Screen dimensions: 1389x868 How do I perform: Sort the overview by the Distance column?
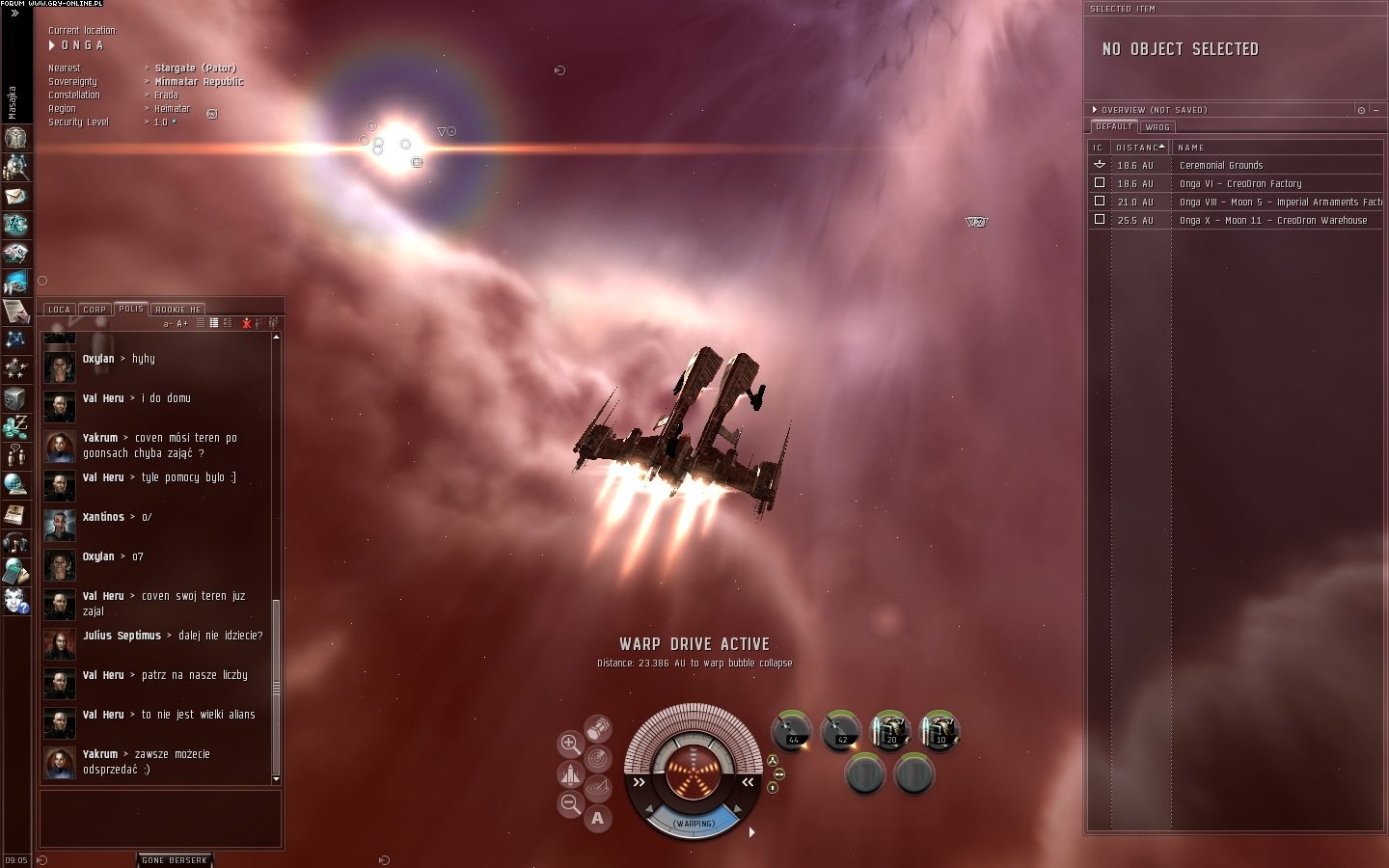[1138, 148]
